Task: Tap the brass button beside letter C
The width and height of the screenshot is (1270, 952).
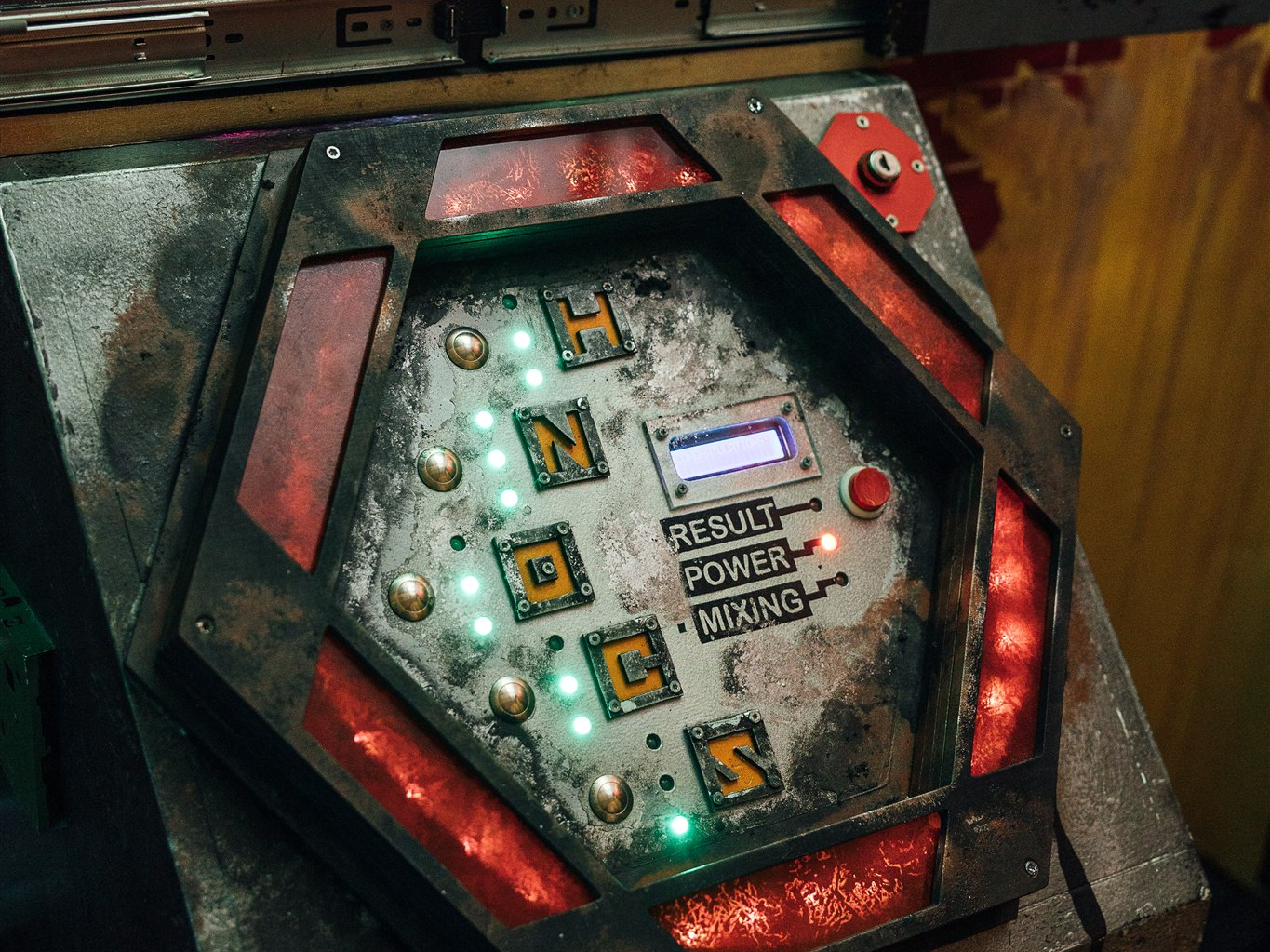Action: (512, 698)
